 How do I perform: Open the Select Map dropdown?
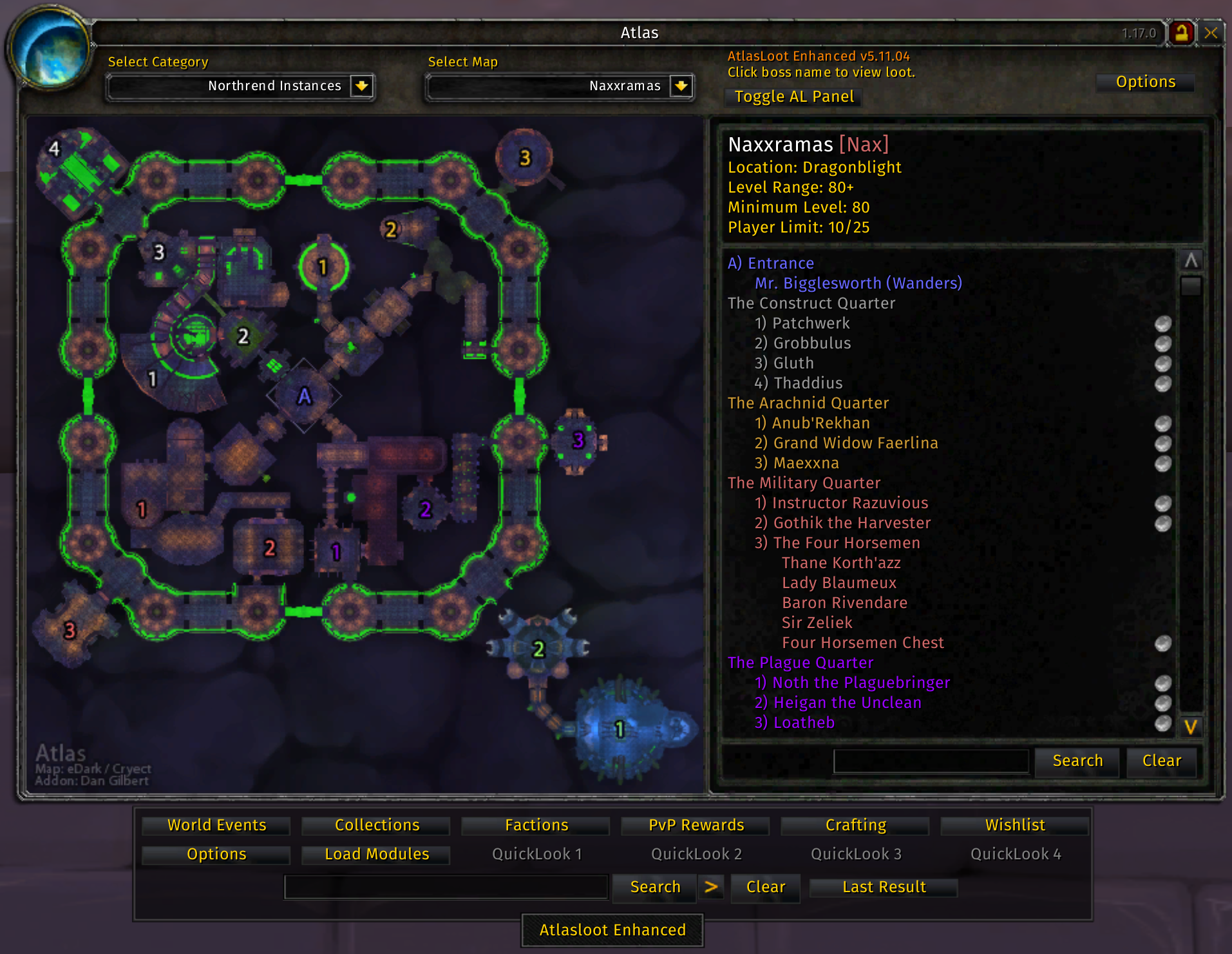(x=681, y=86)
